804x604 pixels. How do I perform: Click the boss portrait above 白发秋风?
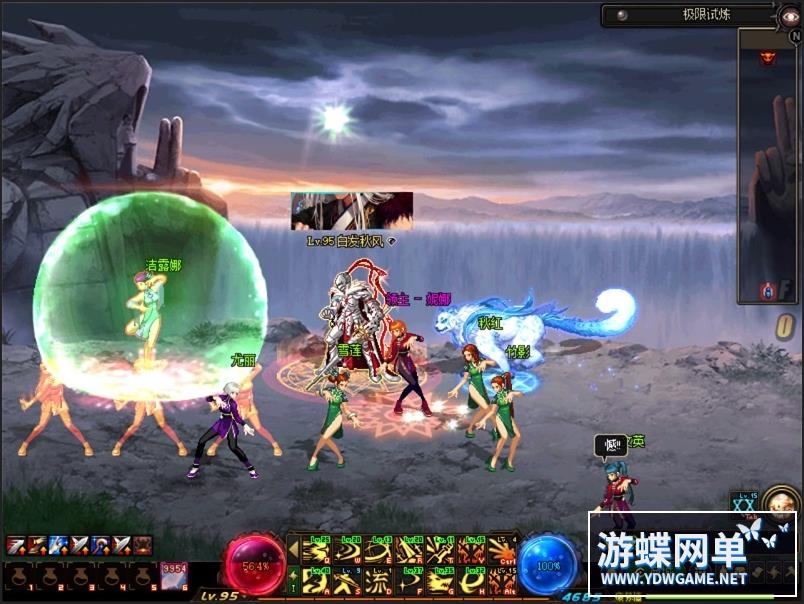click(x=351, y=211)
